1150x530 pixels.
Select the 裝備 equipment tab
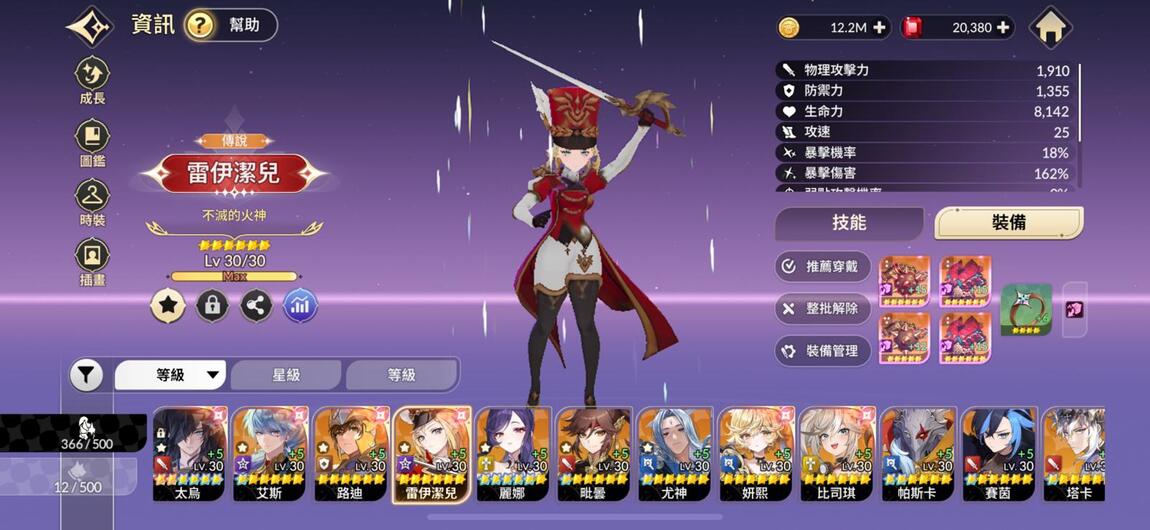[1008, 223]
